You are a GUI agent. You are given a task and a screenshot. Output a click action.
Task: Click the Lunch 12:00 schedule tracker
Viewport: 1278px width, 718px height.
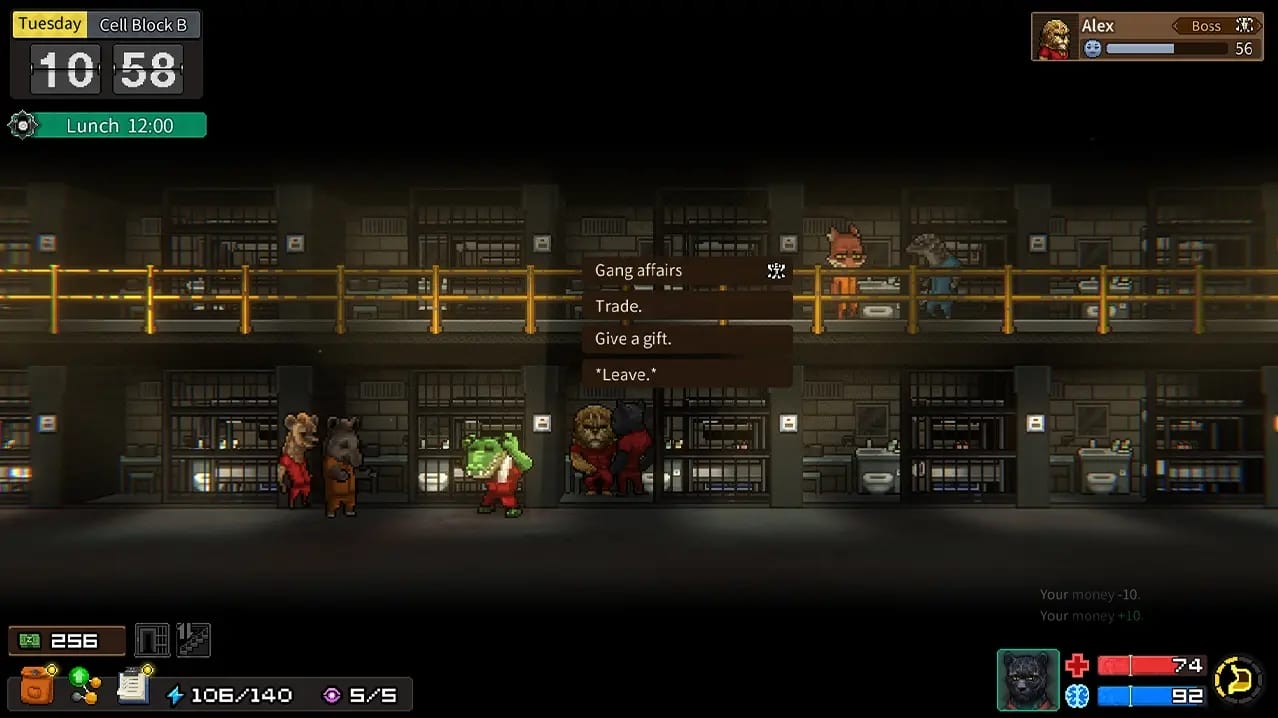click(x=119, y=126)
